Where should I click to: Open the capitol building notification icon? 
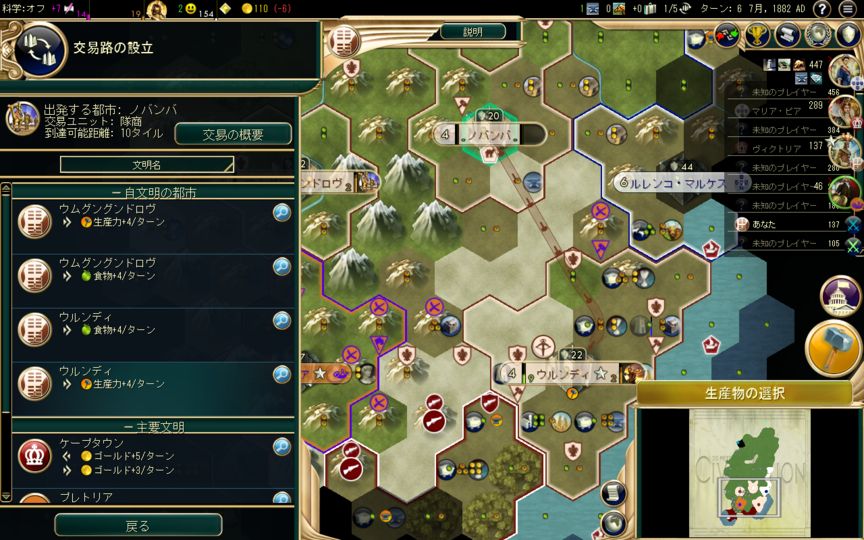click(x=840, y=295)
